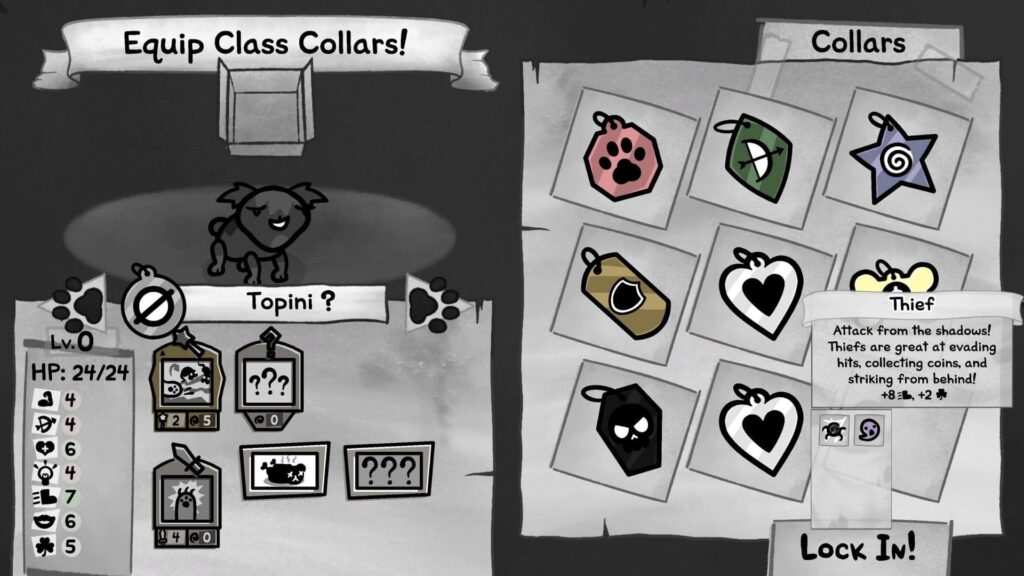Select the tan shield dog tag collar

tap(626, 291)
